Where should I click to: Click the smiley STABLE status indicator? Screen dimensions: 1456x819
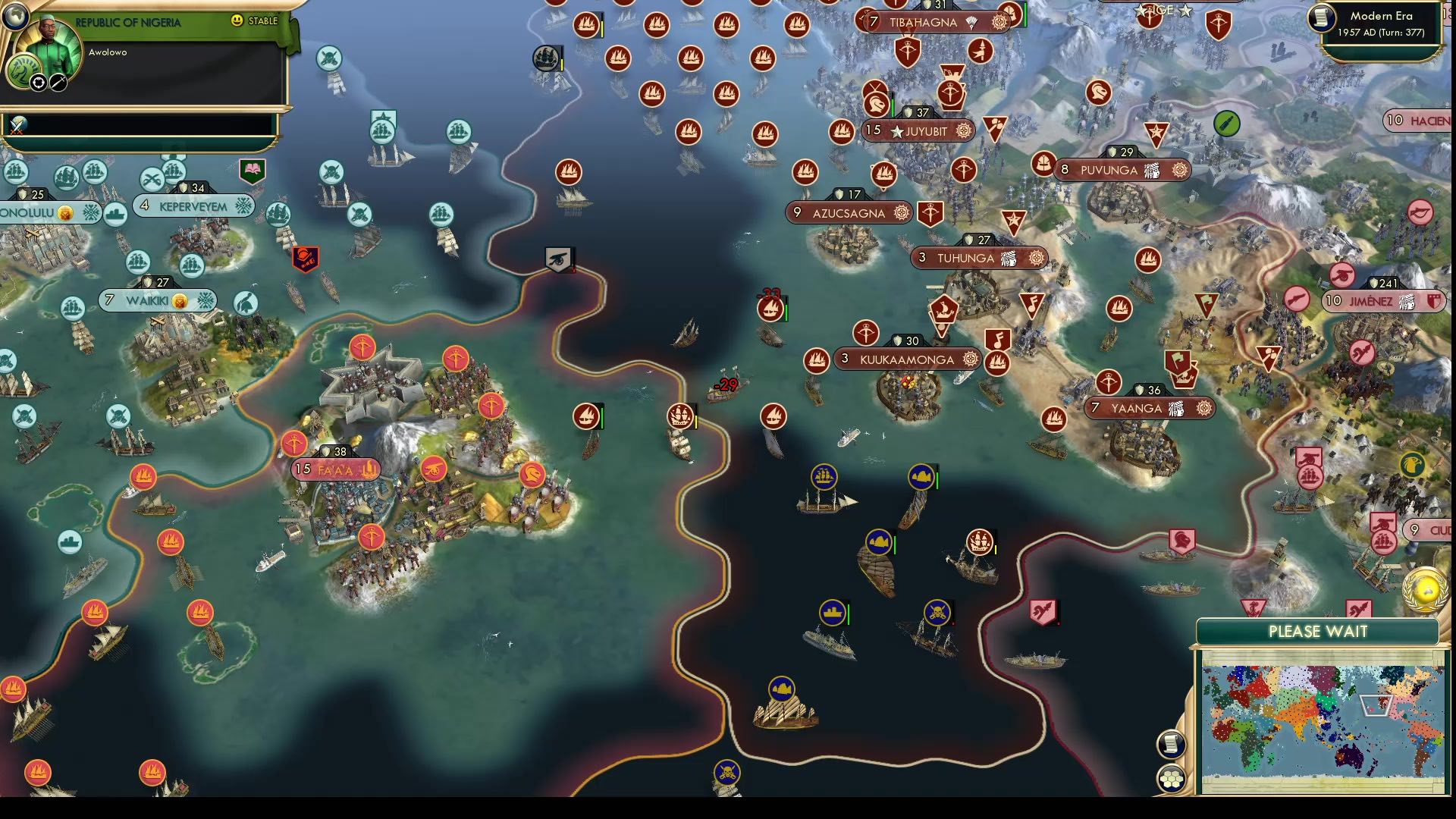tap(238, 22)
